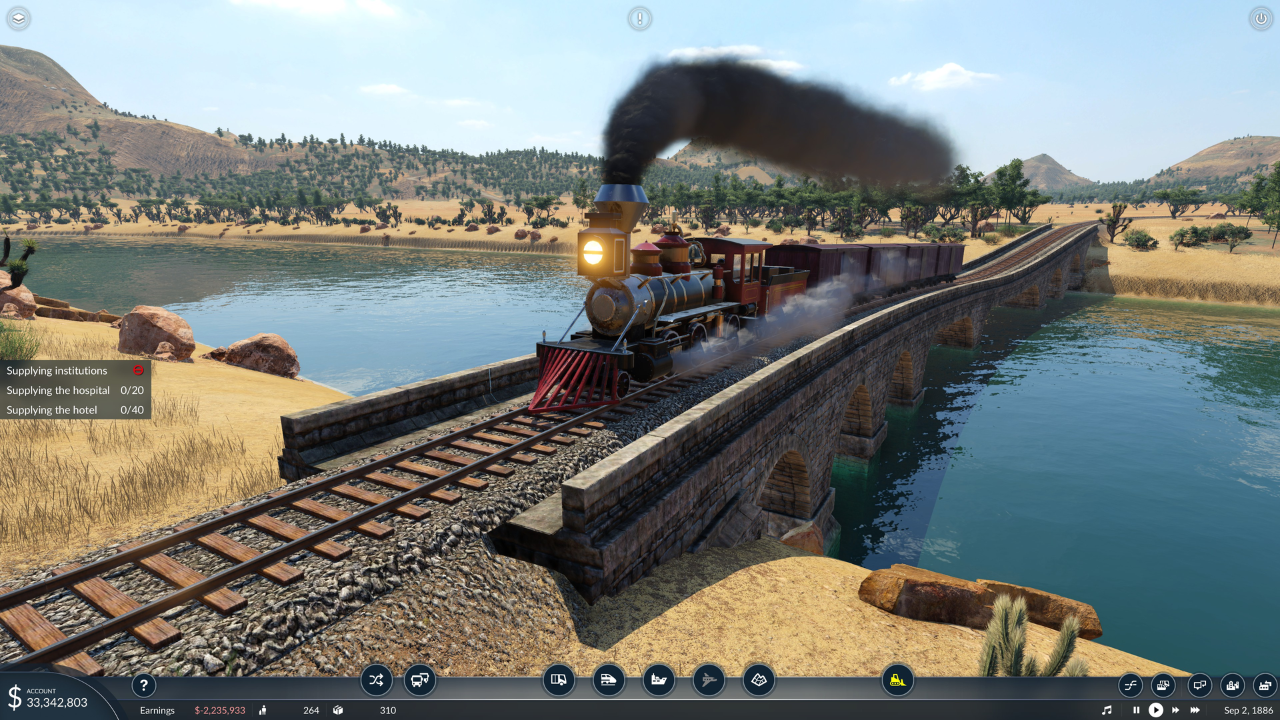Open the air construction plane icon
Viewport: 1280px width, 720px height.
point(709,680)
